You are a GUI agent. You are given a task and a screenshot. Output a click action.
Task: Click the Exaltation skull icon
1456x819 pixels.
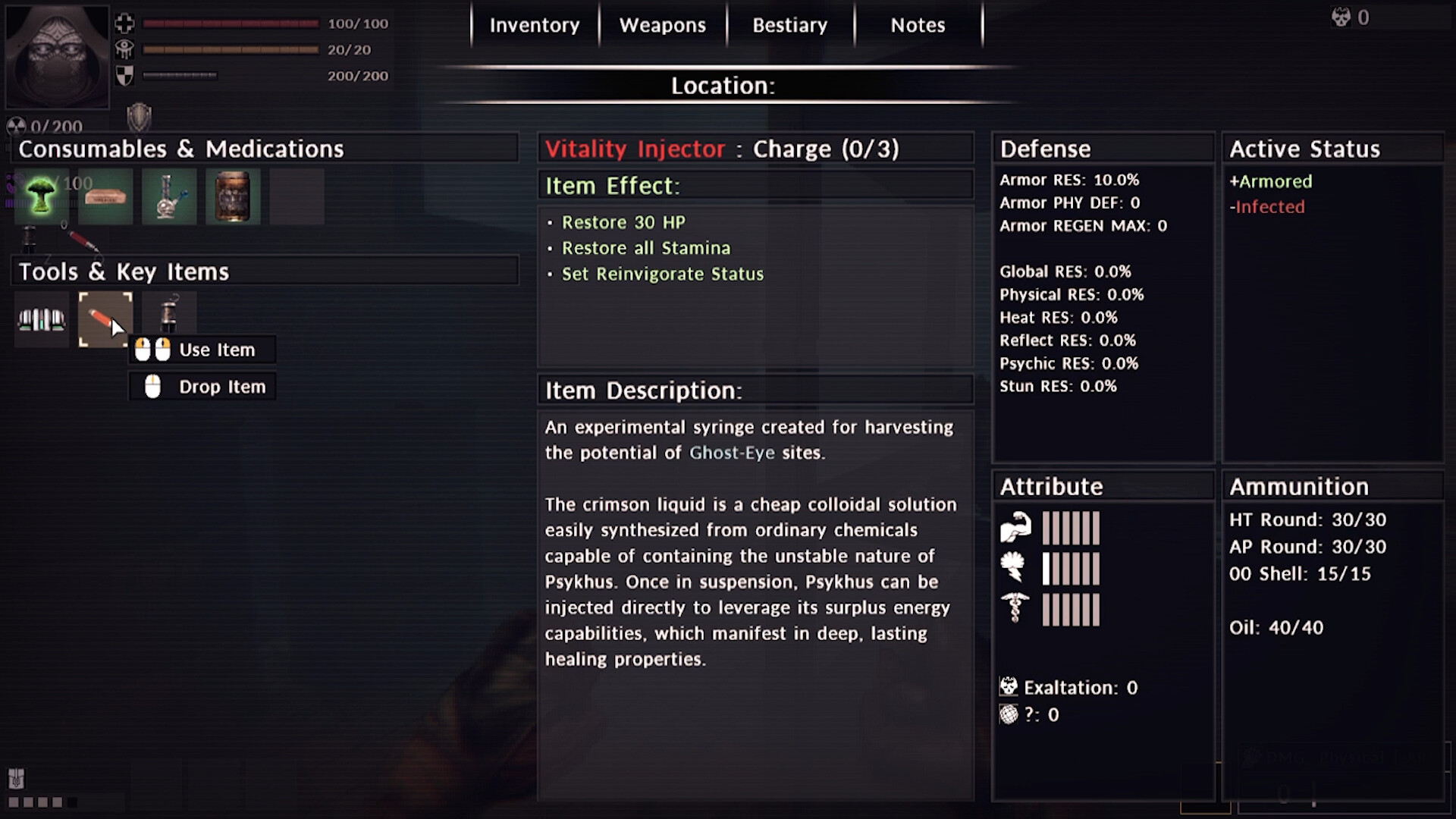(1009, 686)
